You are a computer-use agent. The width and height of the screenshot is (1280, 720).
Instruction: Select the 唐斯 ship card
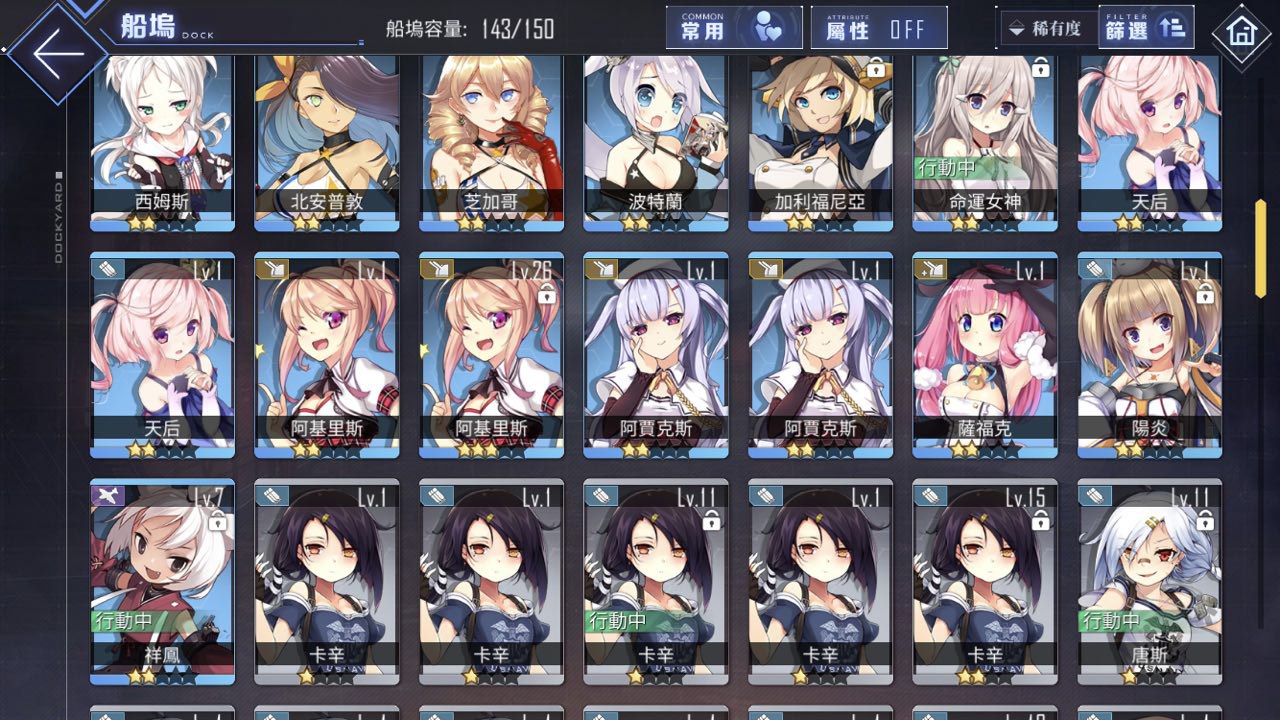(1149, 580)
